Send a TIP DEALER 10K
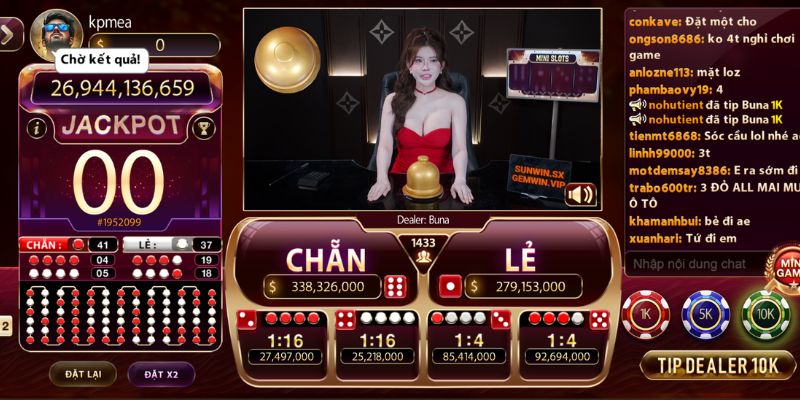Image resolution: width=800 pixels, height=400 pixels. pos(717,365)
